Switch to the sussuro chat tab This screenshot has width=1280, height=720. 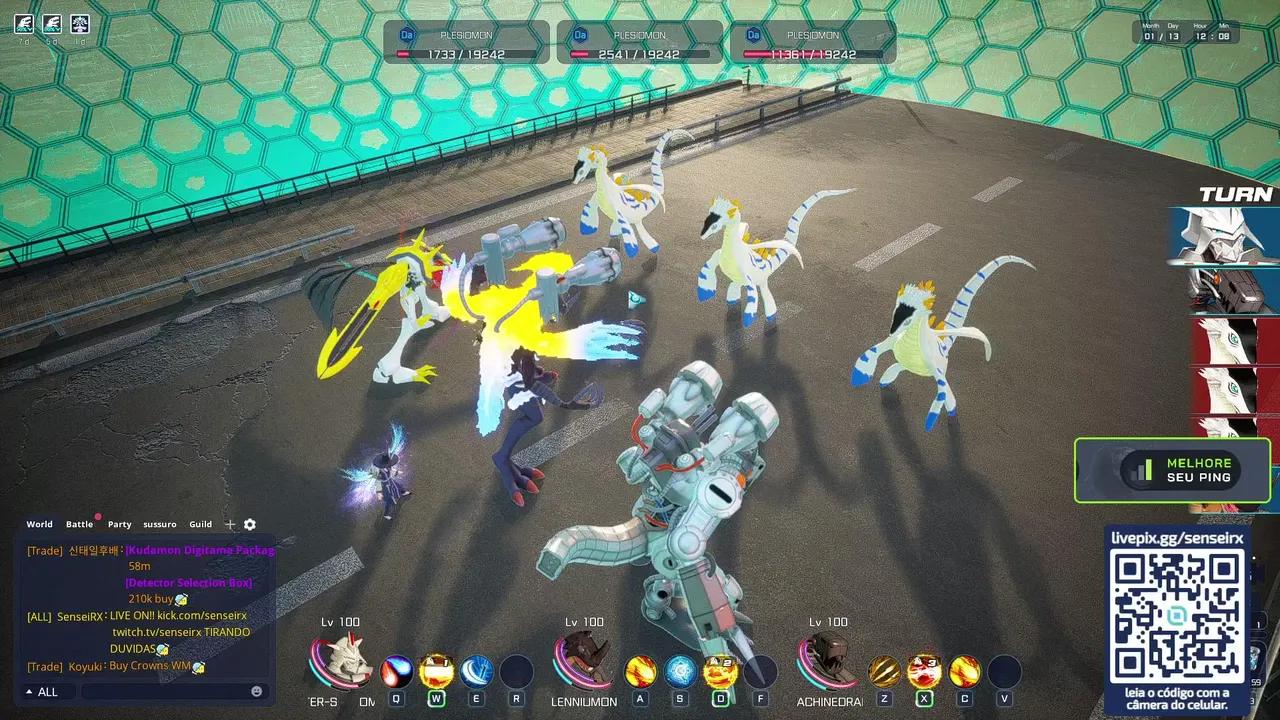pyautogui.click(x=159, y=524)
